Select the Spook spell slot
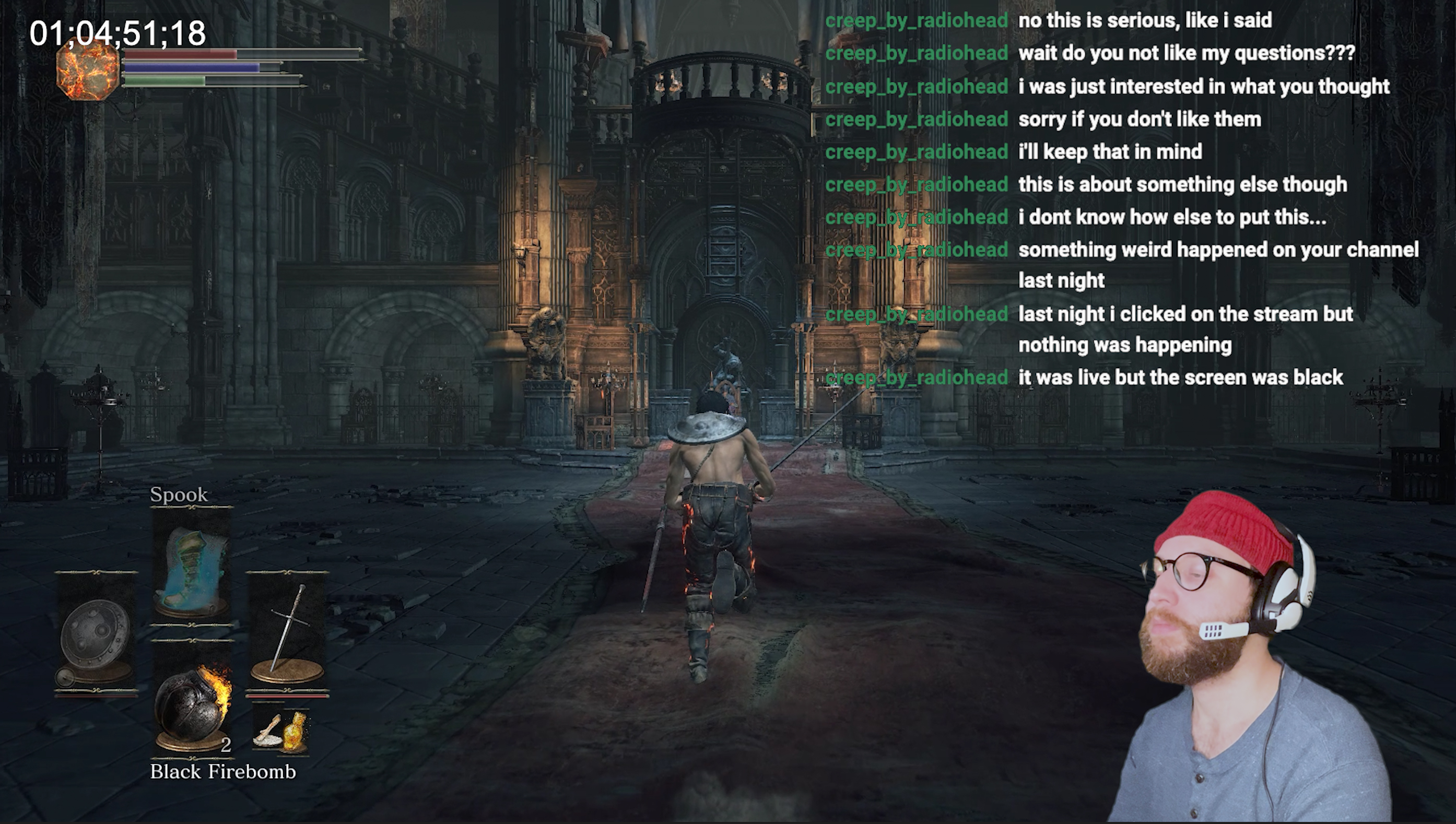This screenshot has width=1456, height=824. pyautogui.click(x=191, y=569)
